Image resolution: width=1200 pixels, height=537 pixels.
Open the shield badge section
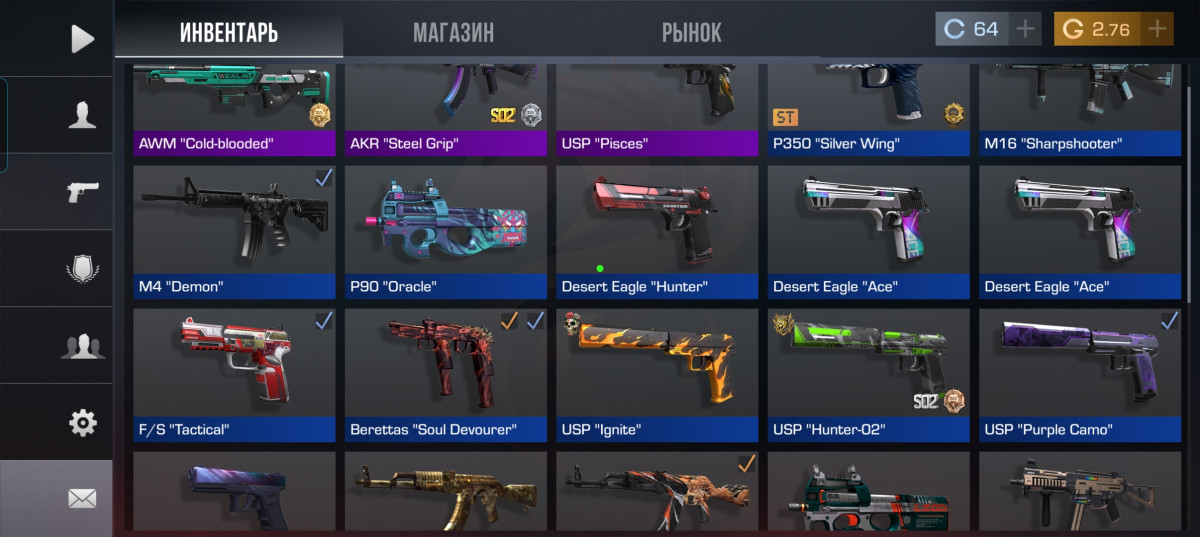(82, 269)
